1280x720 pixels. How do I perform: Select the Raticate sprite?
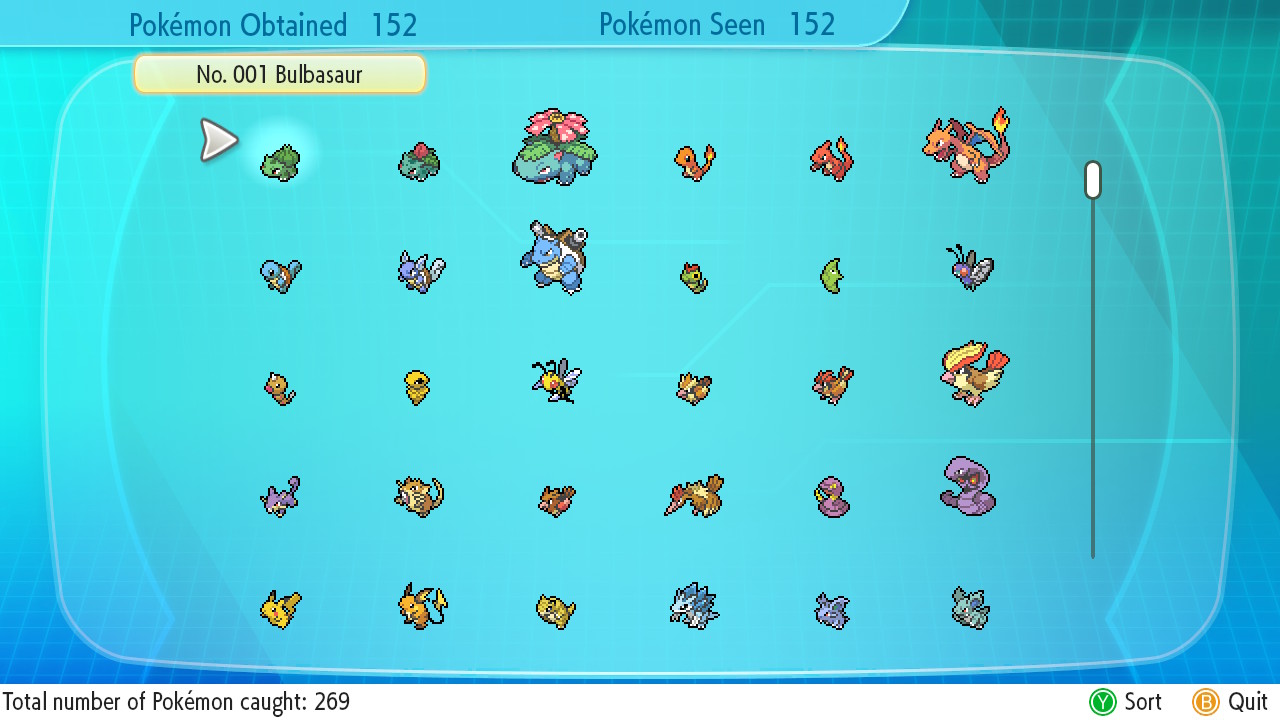(x=418, y=496)
